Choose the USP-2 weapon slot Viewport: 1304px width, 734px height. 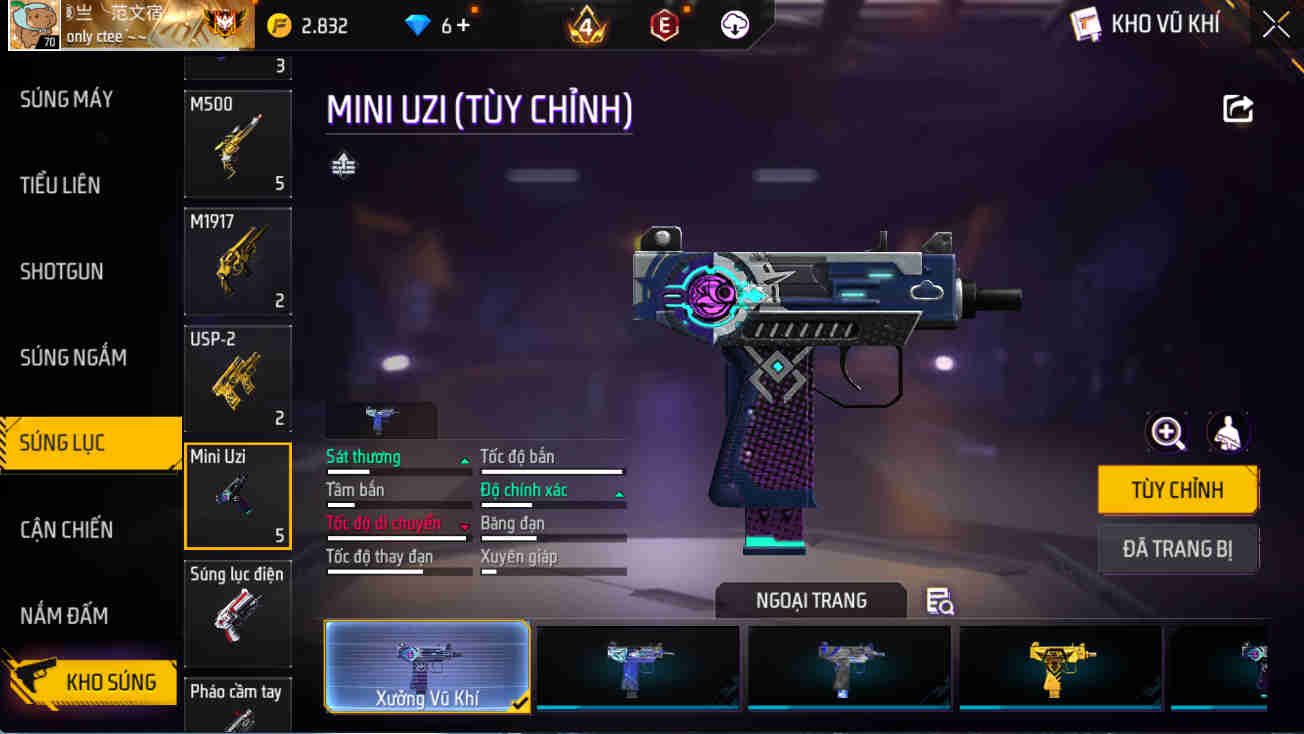coord(237,378)
